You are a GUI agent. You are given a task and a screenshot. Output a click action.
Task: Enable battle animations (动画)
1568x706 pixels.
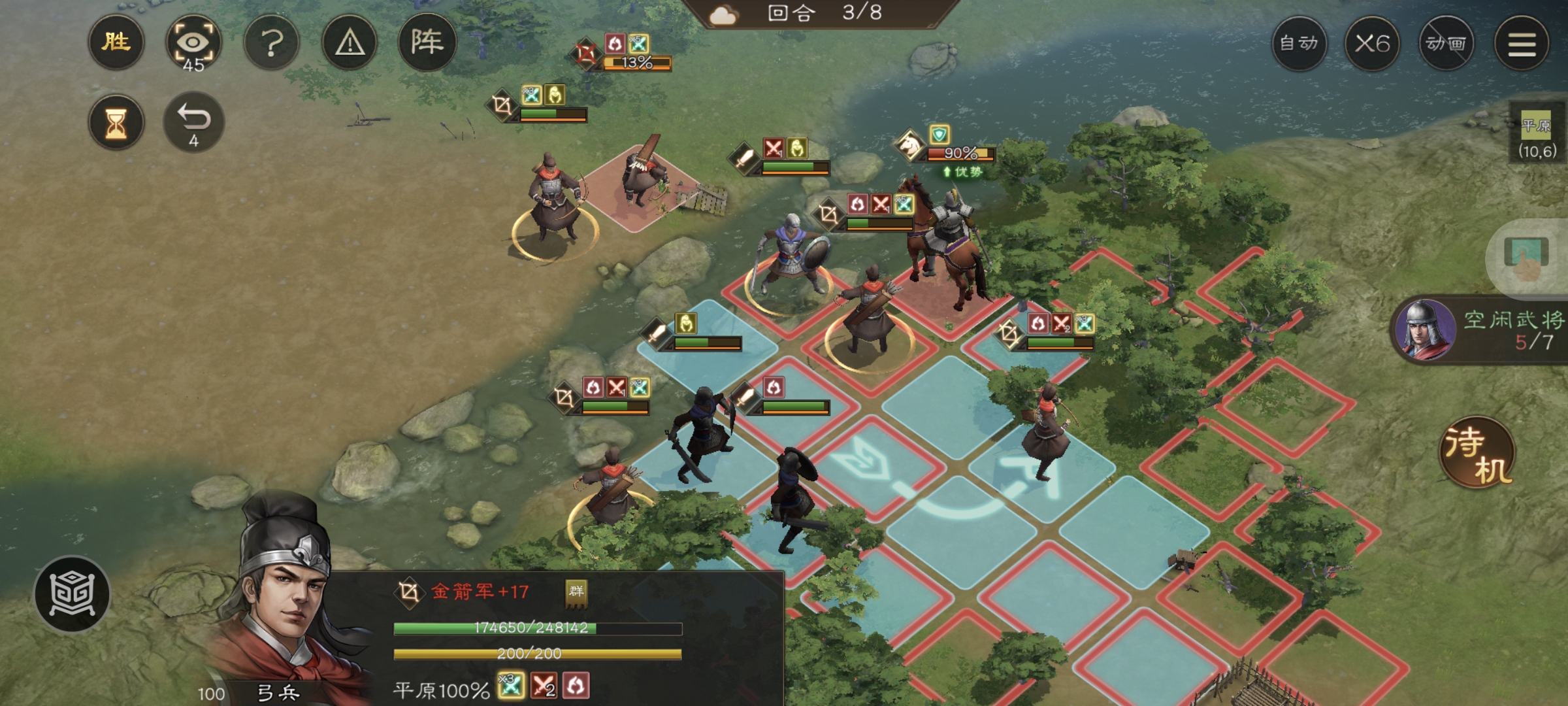coord(1448,44)
